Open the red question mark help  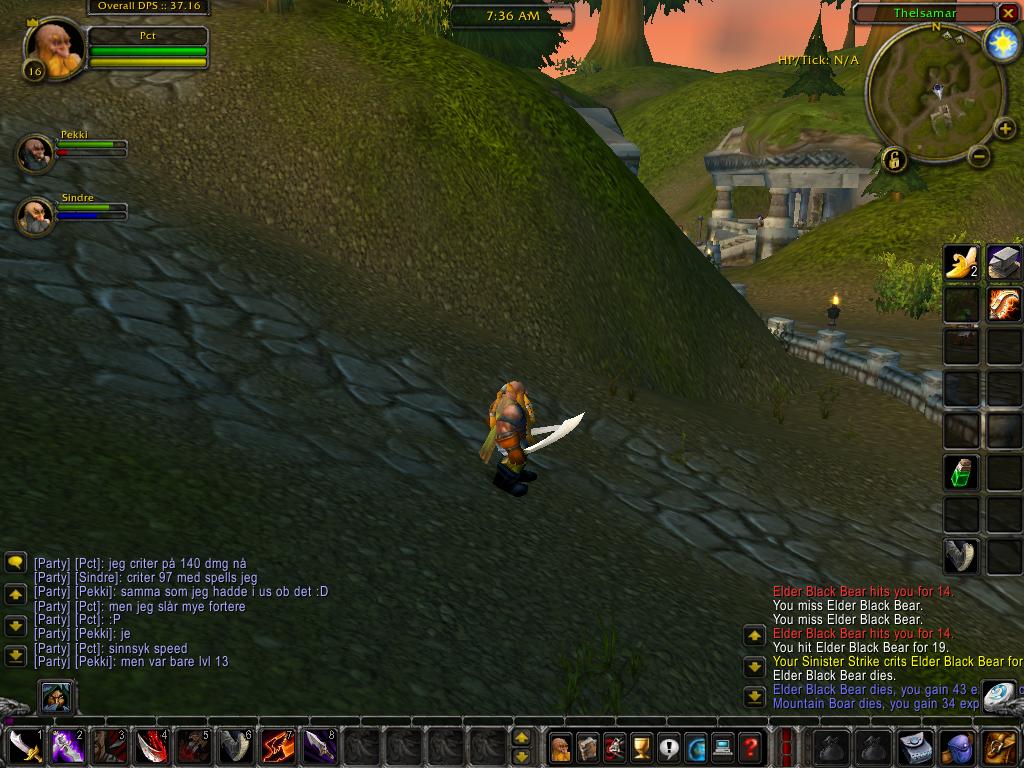pos(749,747)
